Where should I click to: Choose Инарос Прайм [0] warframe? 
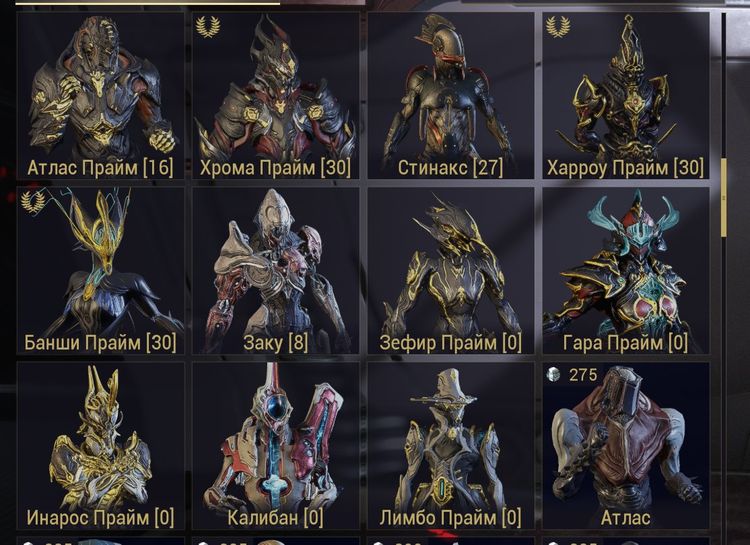click(x=100, y=446)
